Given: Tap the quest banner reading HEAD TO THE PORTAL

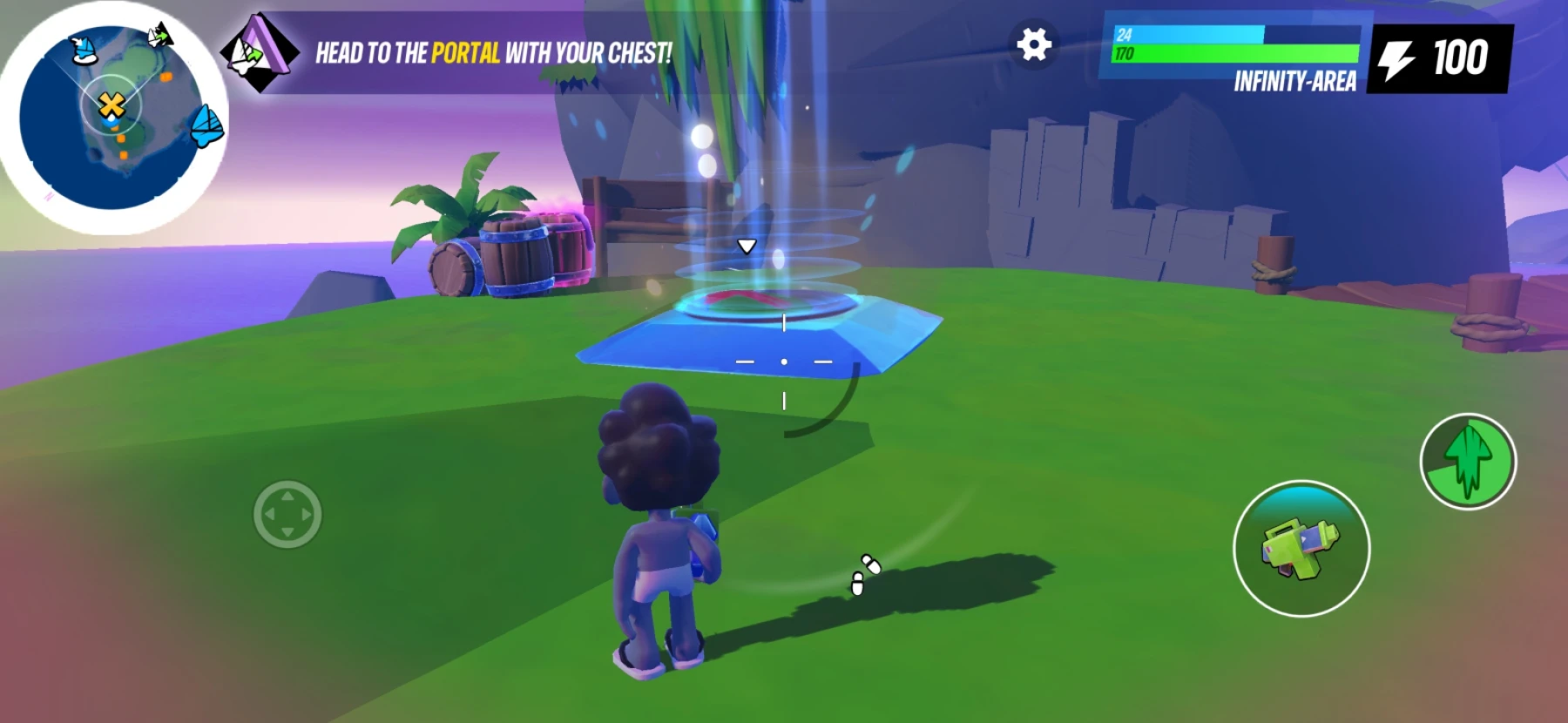Looking at the screenshot, I should click(492, 54).
